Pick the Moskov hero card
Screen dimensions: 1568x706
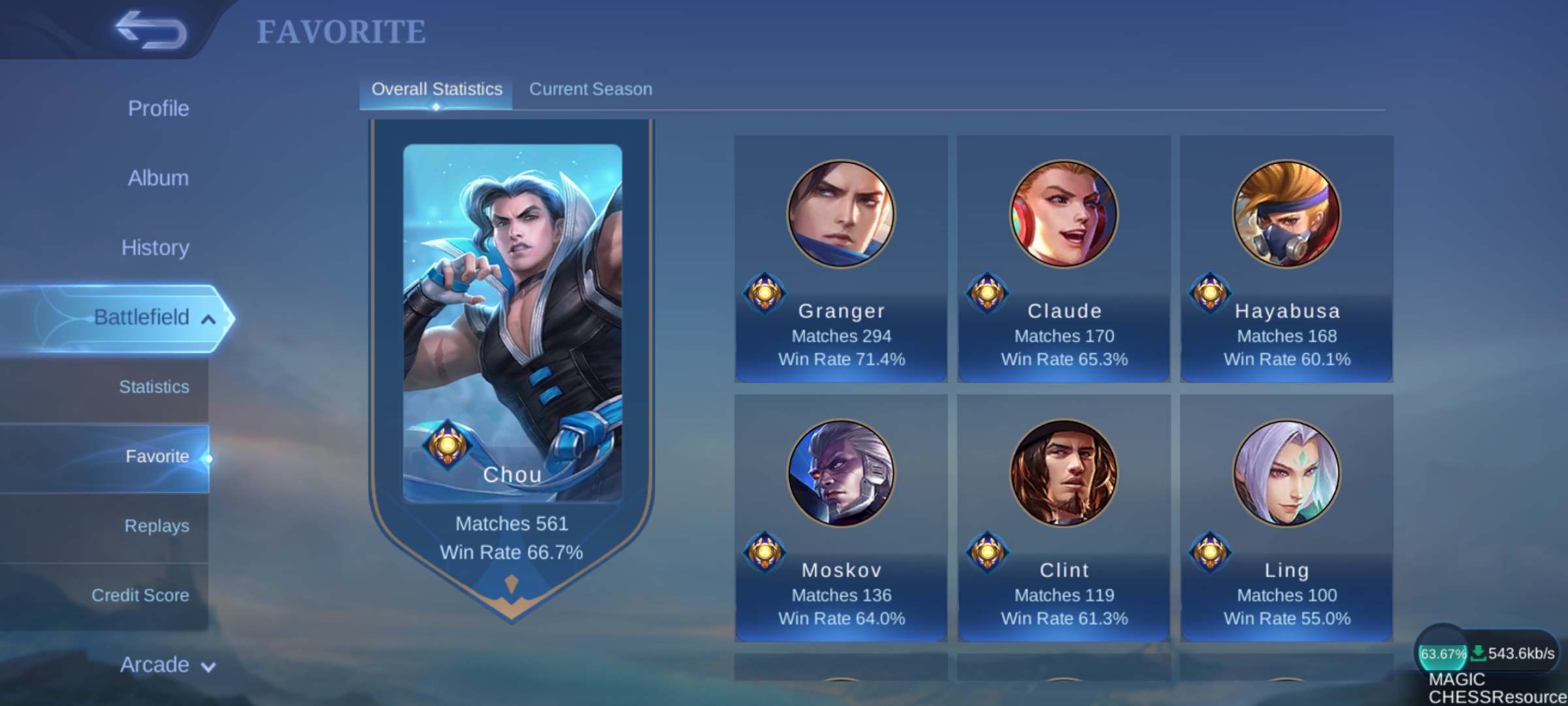coord(841,518)
